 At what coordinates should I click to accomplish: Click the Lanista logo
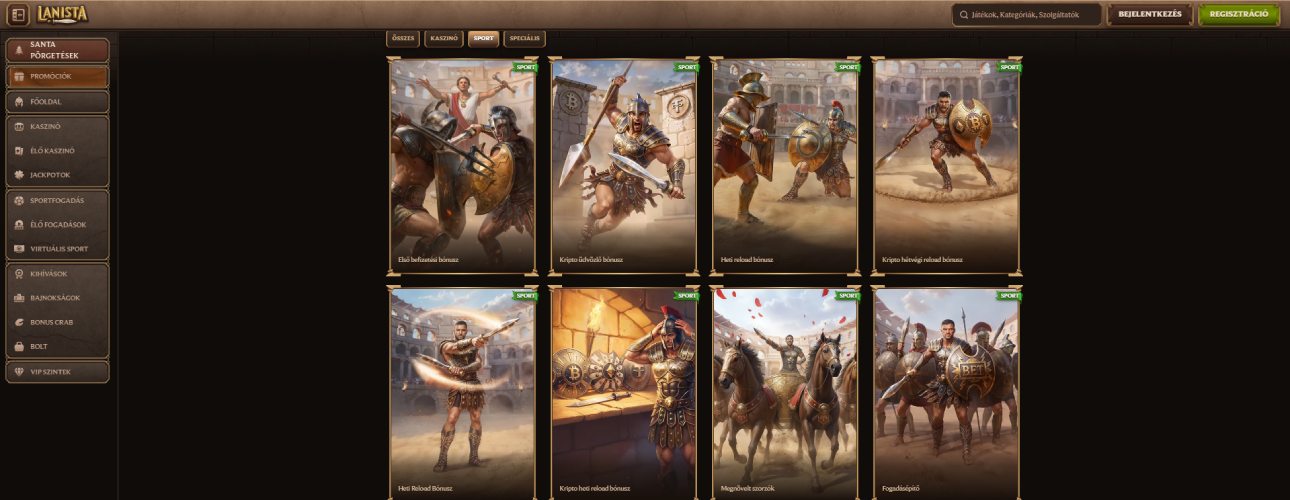(x=63, y=15)
